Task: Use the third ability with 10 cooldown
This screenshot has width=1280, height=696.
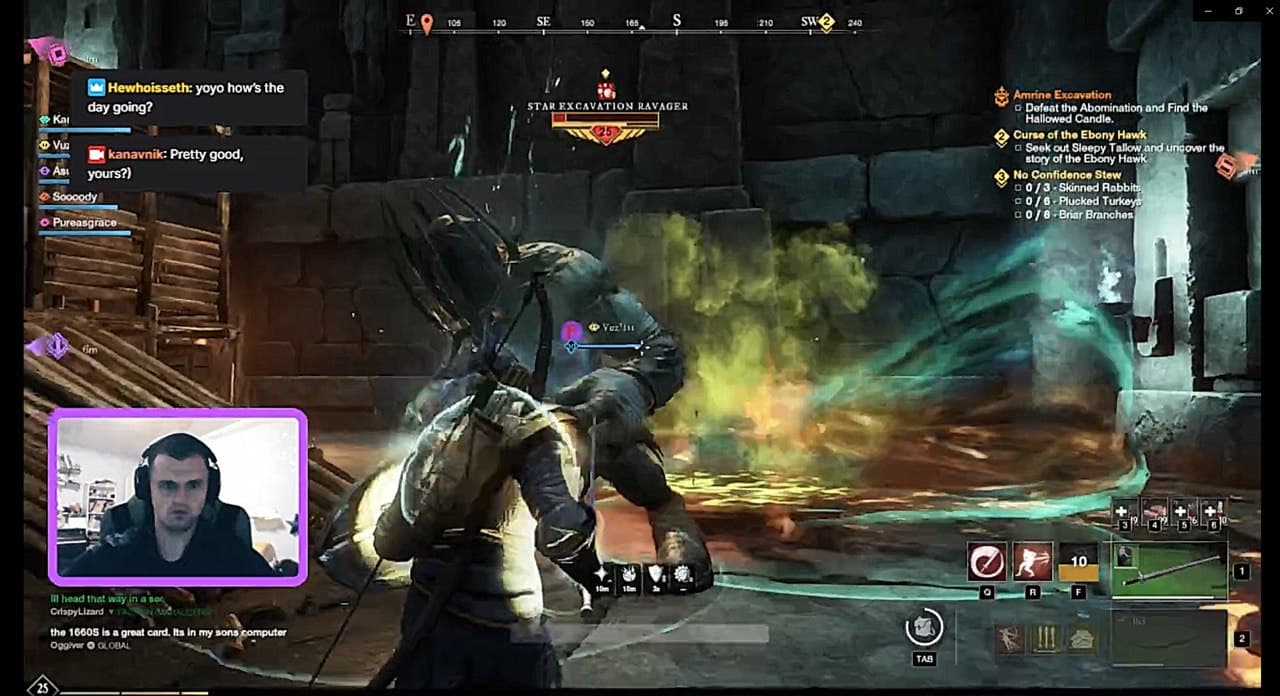Action: (x=1079, y=562)
